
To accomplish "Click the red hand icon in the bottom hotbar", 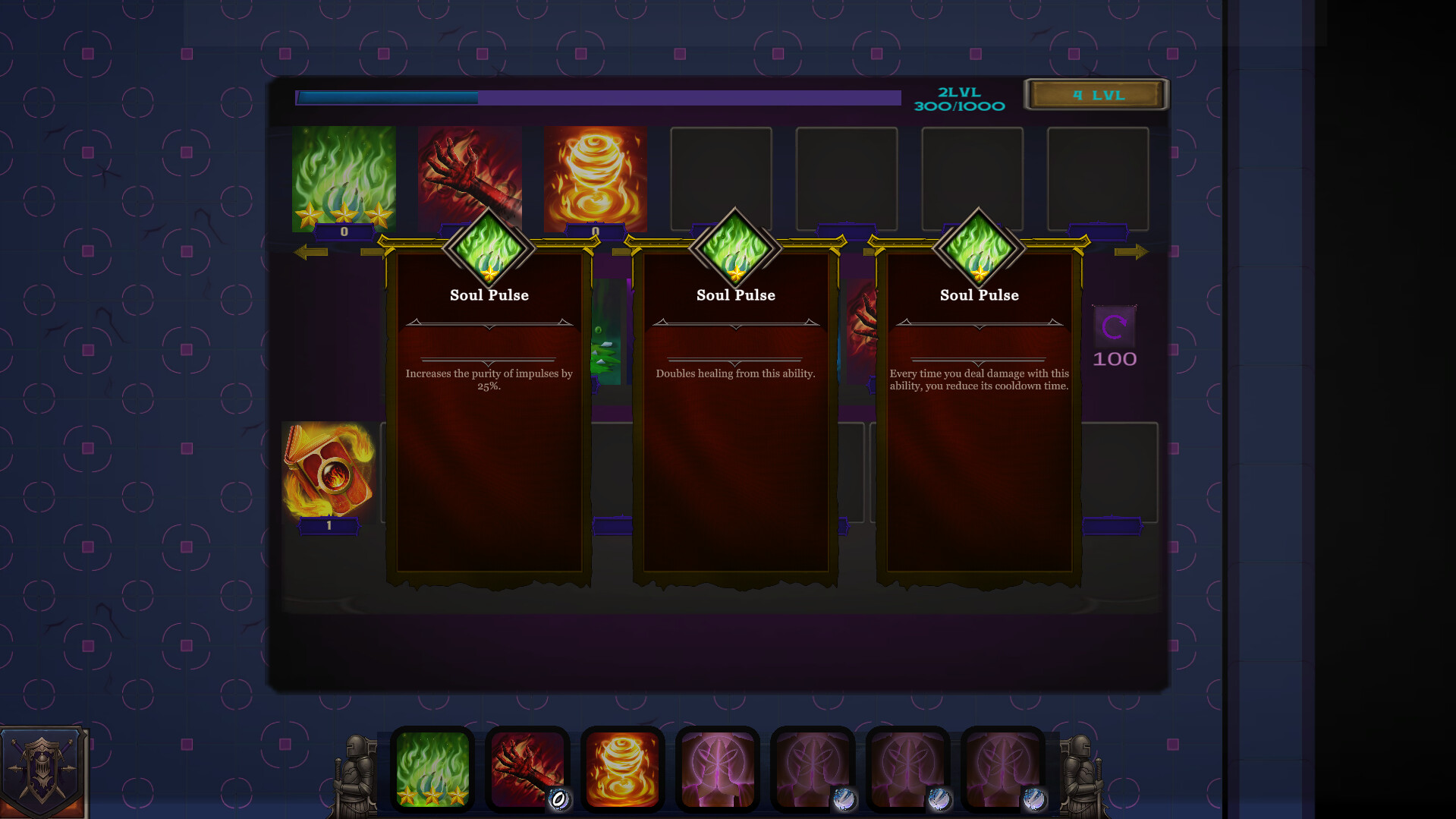I will [527, 770].
